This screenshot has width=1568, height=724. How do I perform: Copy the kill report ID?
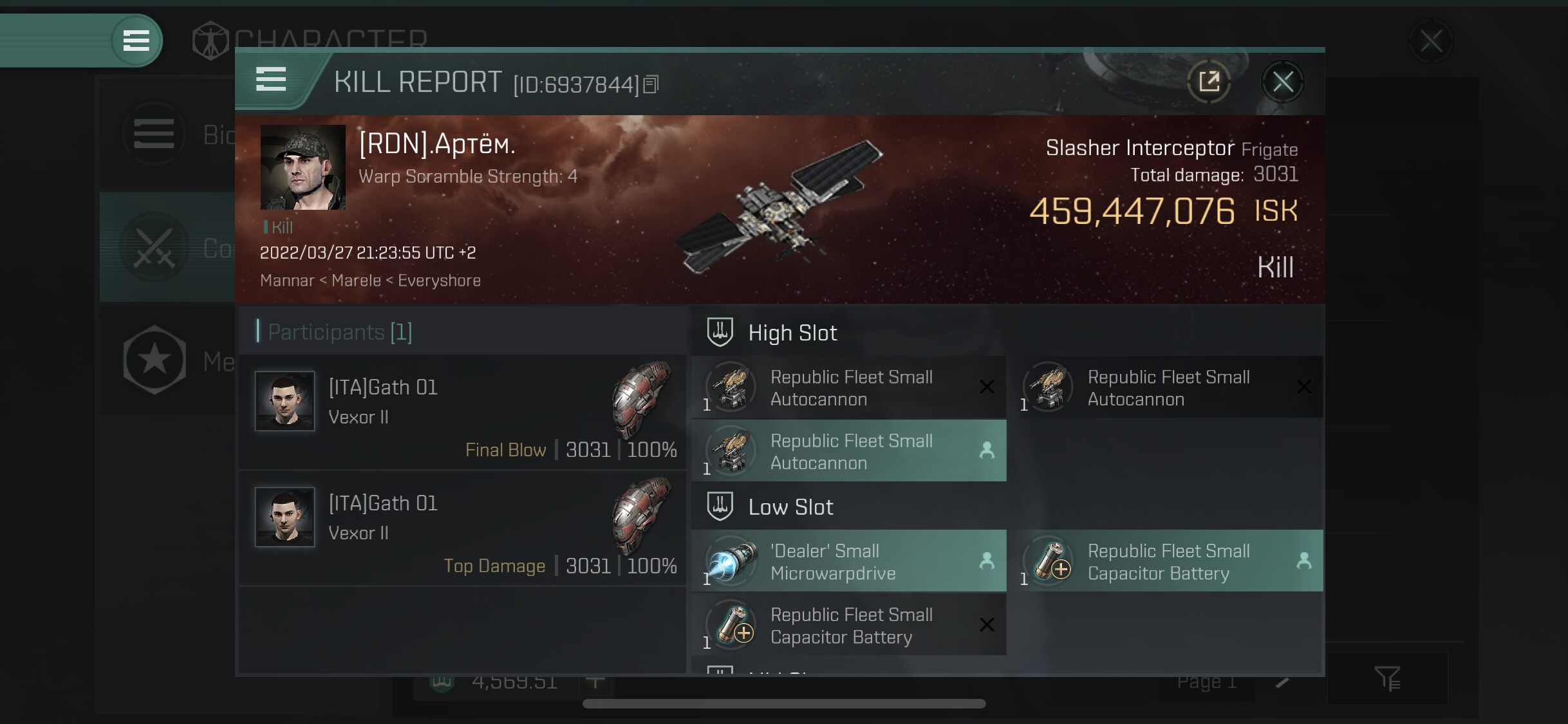click(651, 84)
